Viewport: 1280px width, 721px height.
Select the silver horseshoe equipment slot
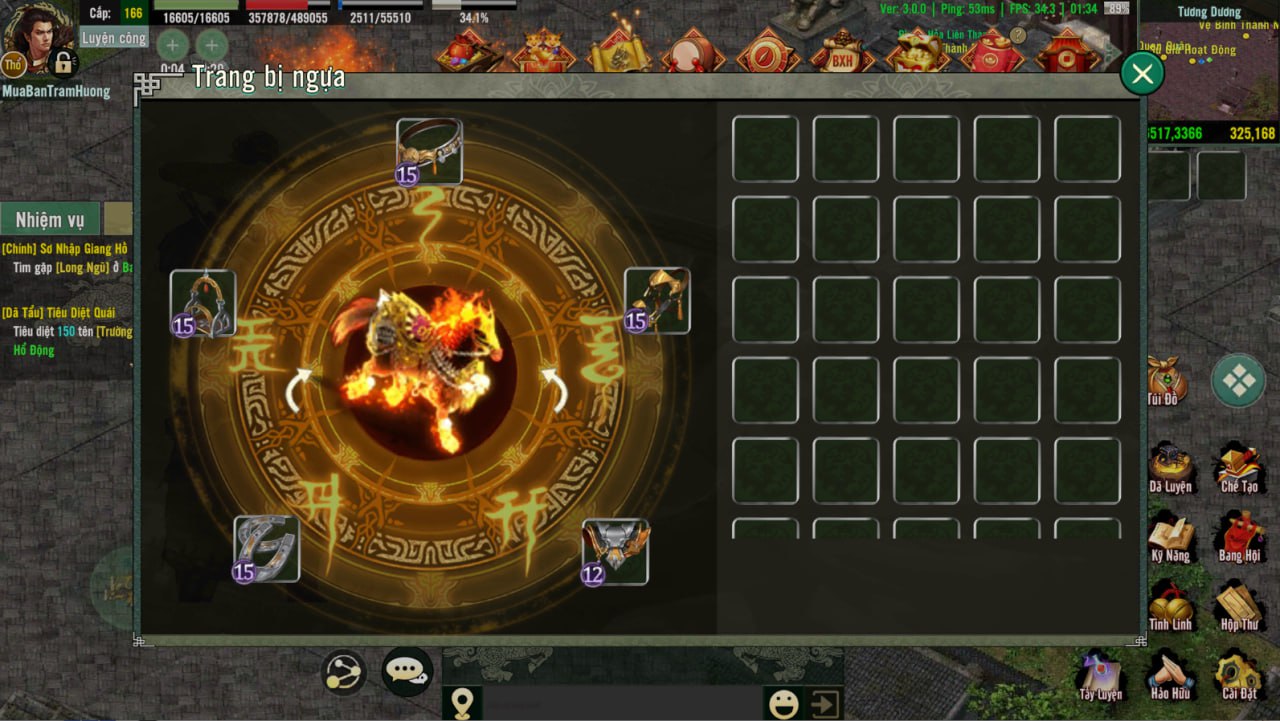pyautogui.click(x=266, y=549)
